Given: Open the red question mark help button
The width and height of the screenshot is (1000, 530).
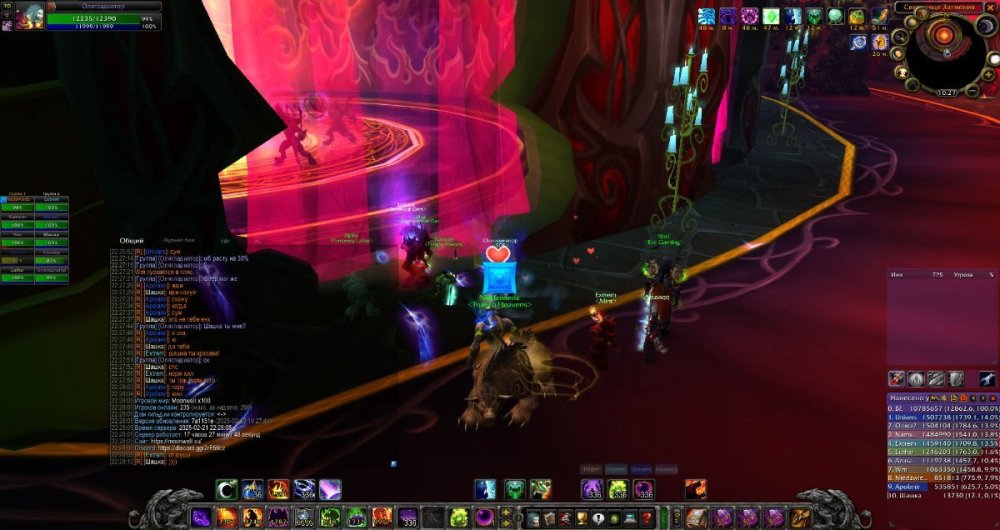Looking at the screenshot, I should (x=647, y=517).
